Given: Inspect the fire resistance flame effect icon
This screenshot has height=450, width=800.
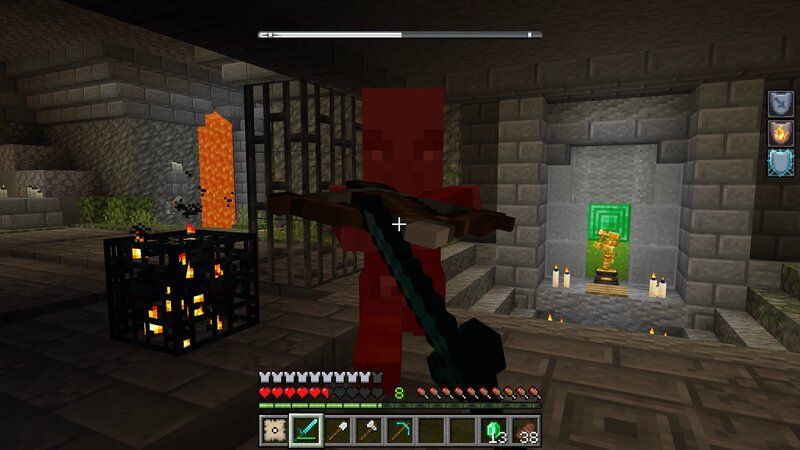Looking at the screenshot, I should pyautogui.click(x=781, y=134).
